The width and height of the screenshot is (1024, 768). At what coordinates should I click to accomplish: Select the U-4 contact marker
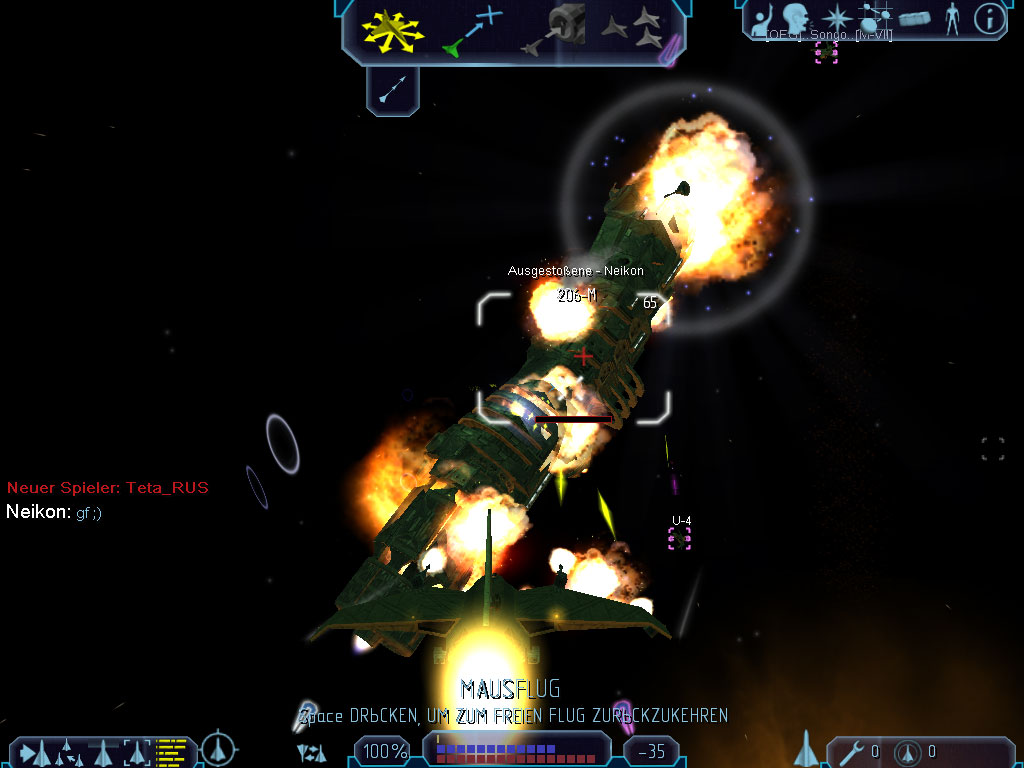(x=680, y=538)
